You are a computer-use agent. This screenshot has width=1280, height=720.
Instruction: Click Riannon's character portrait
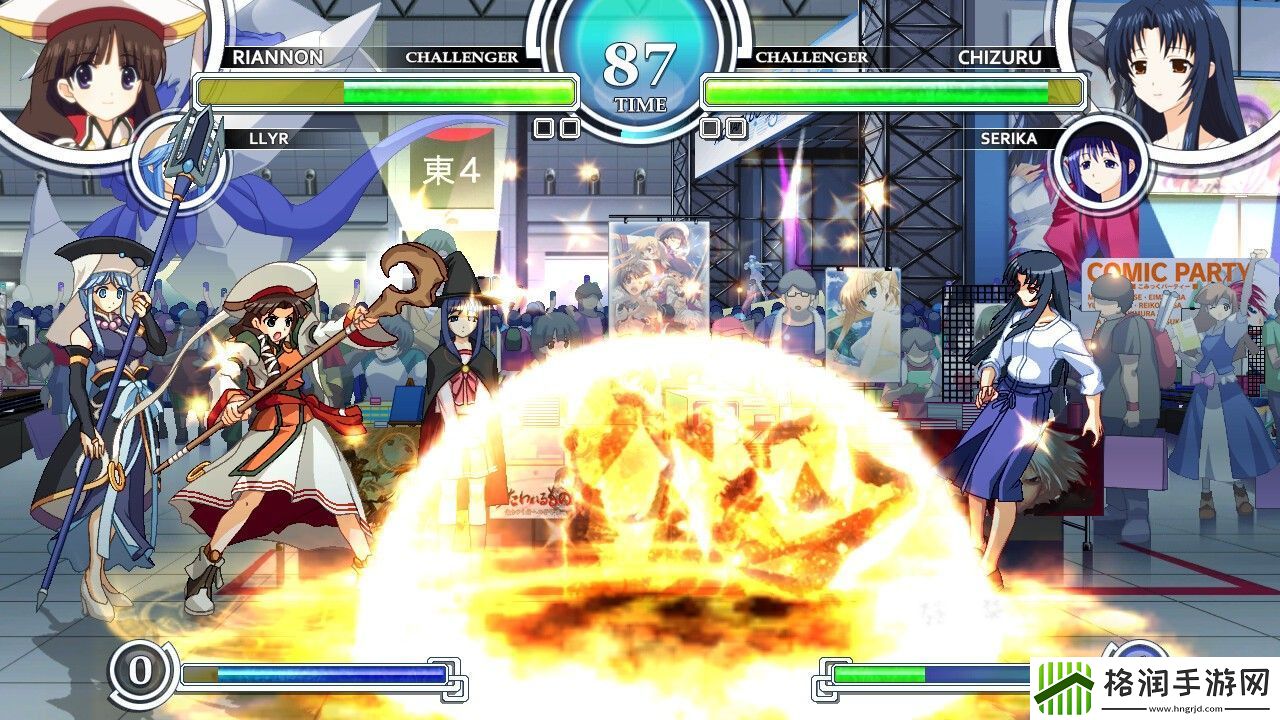tap(95, 68)
